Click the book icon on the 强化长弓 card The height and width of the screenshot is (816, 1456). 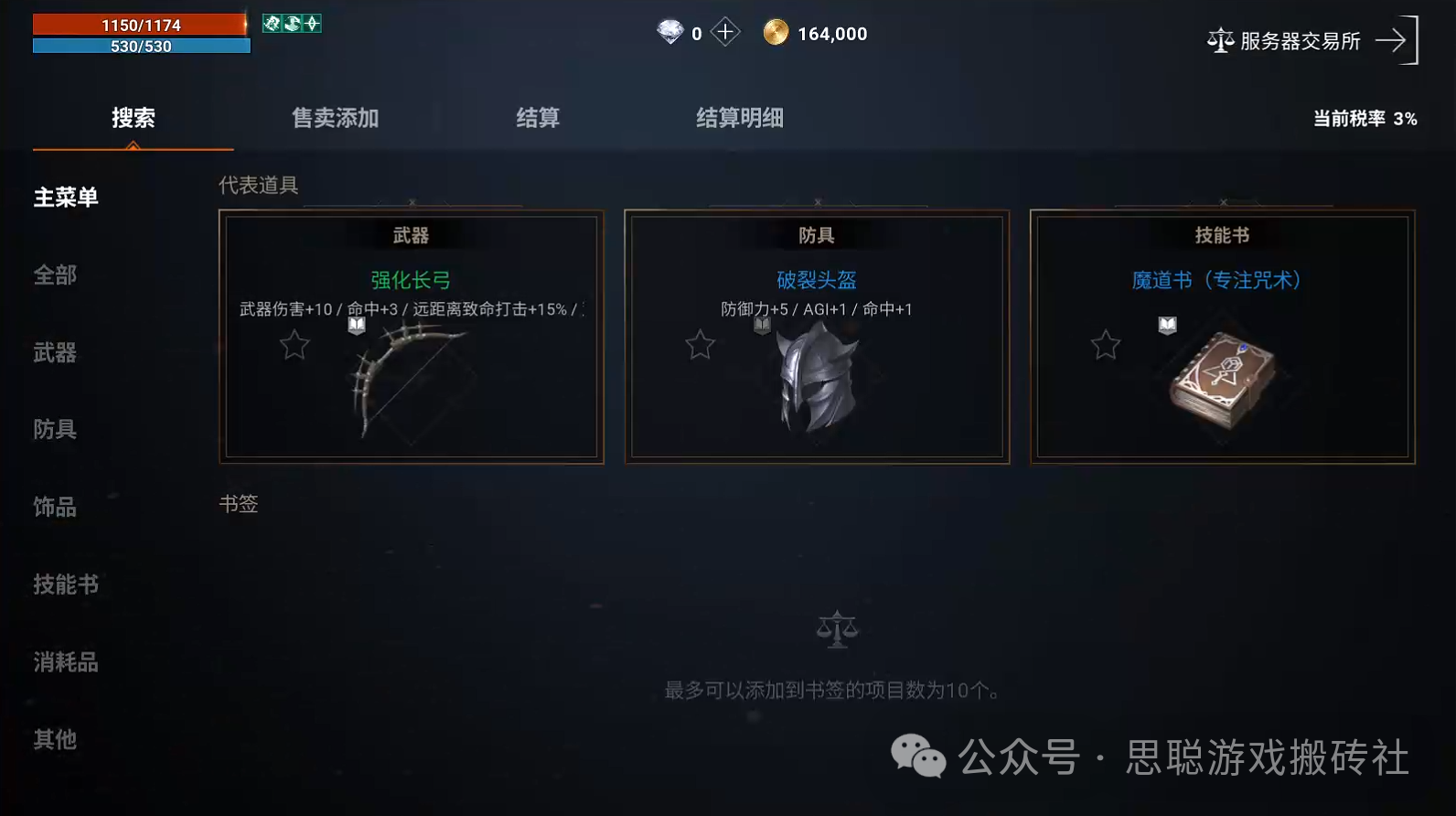pyautogui.click(x=357, y=326)
